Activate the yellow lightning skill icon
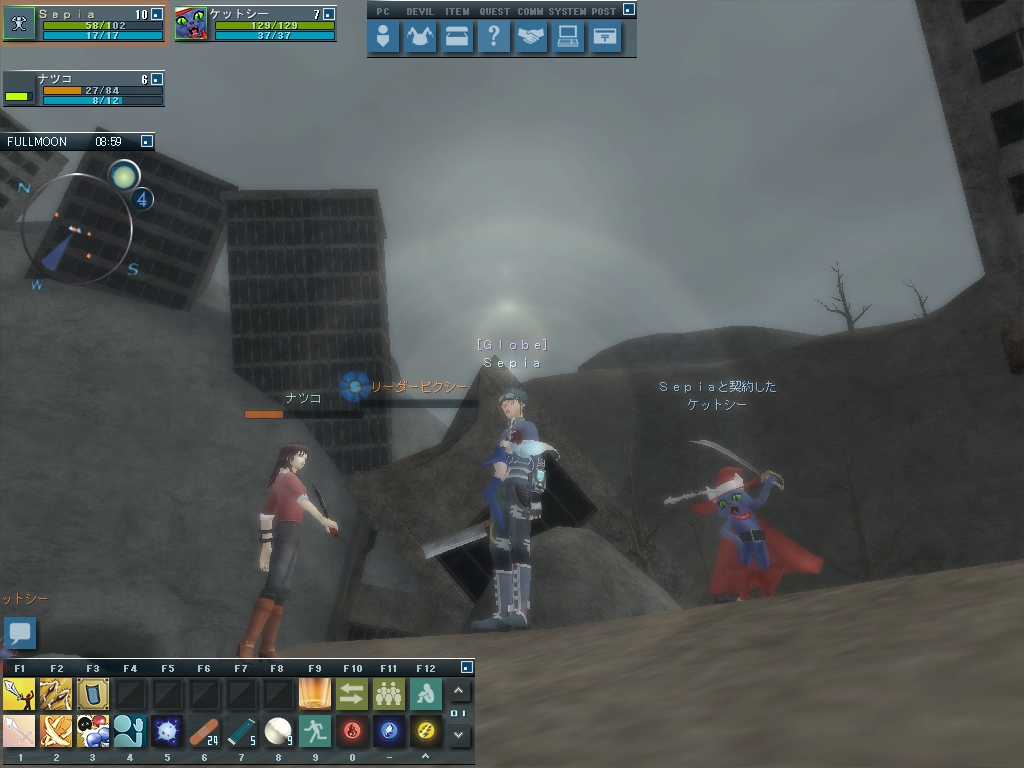The height and width of the screenshot is (768, 1024). click(426, 731)
